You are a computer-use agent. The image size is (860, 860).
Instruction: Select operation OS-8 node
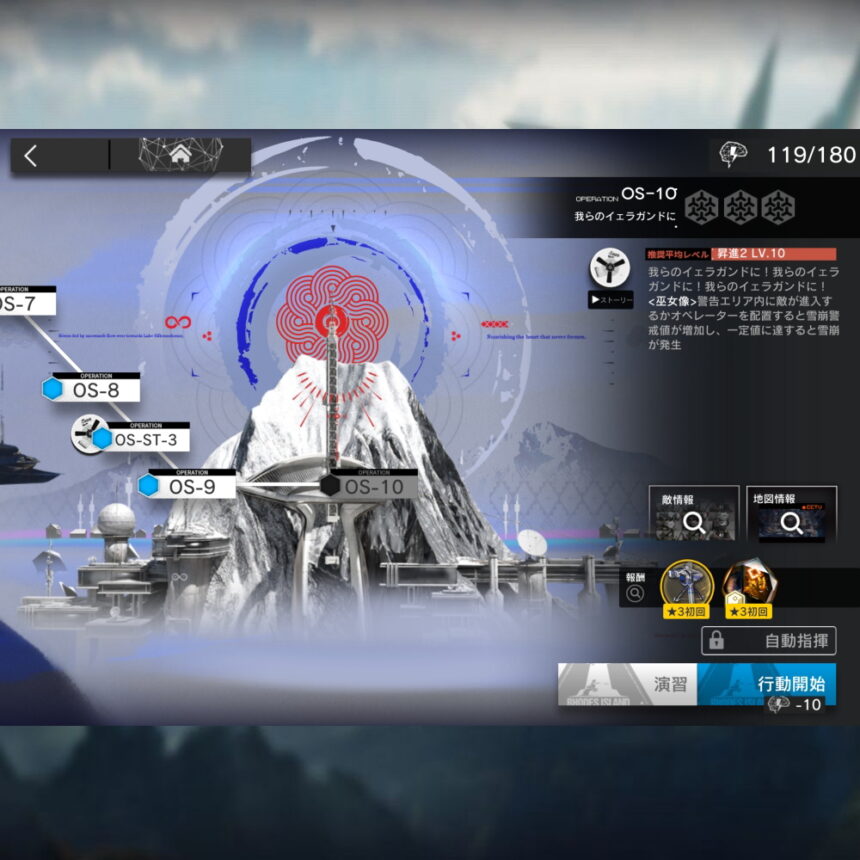point(92,390)
